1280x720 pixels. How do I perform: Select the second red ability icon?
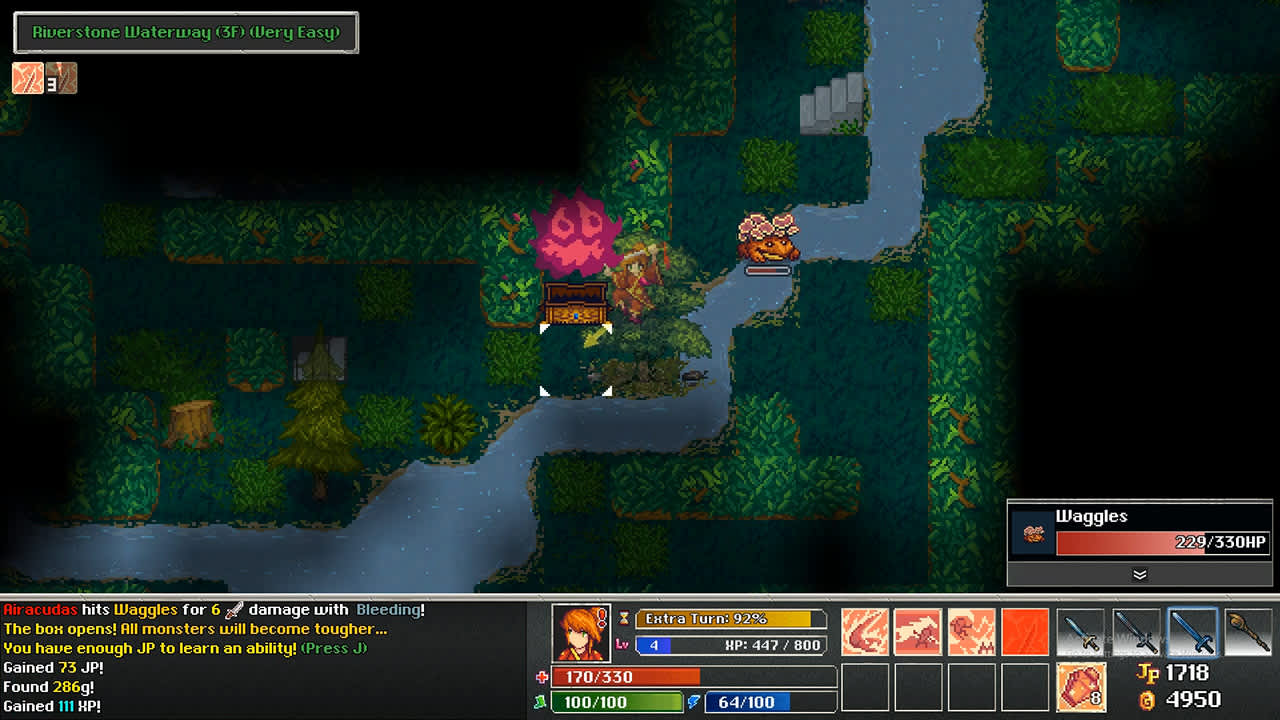tap(917, 631)
